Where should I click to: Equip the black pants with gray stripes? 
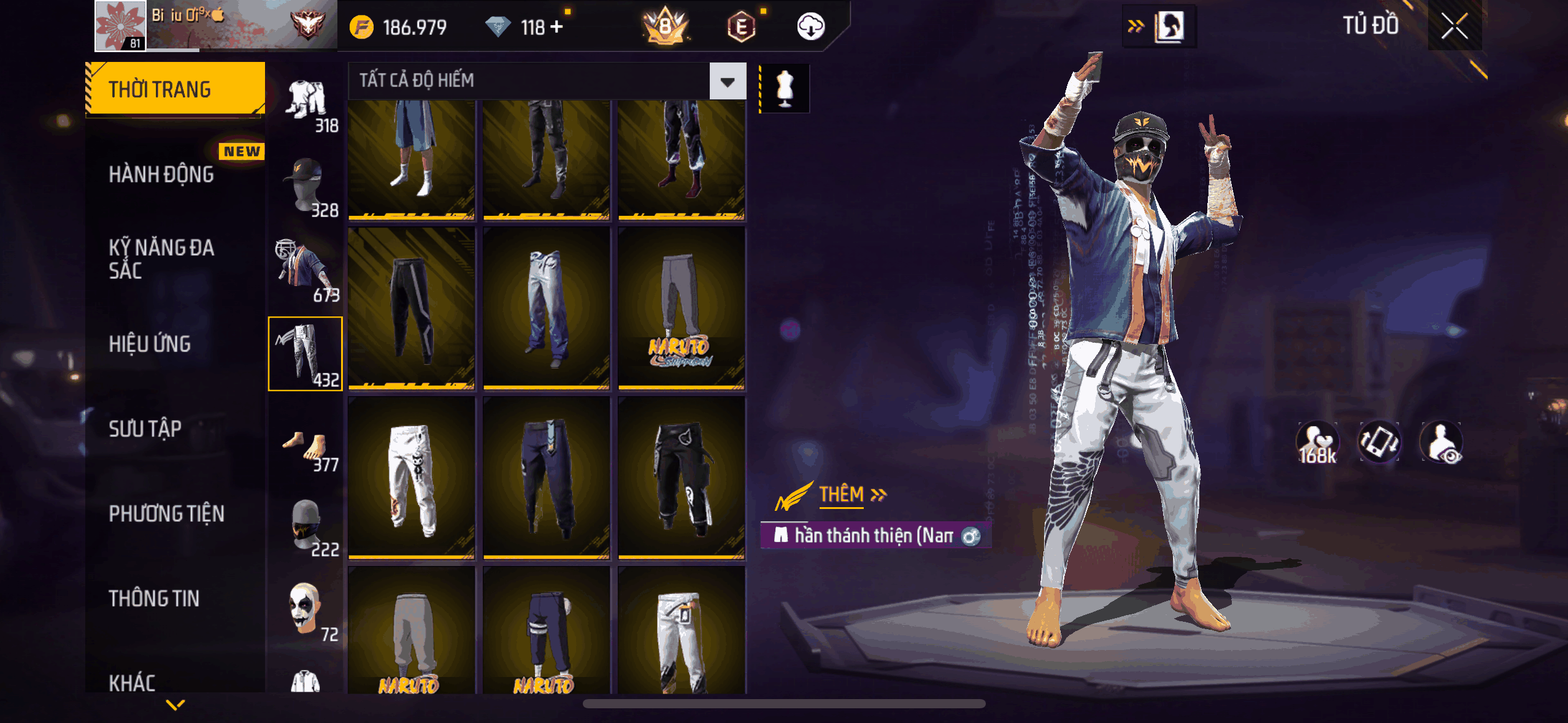pyautogui.click(x=412, y=308)
